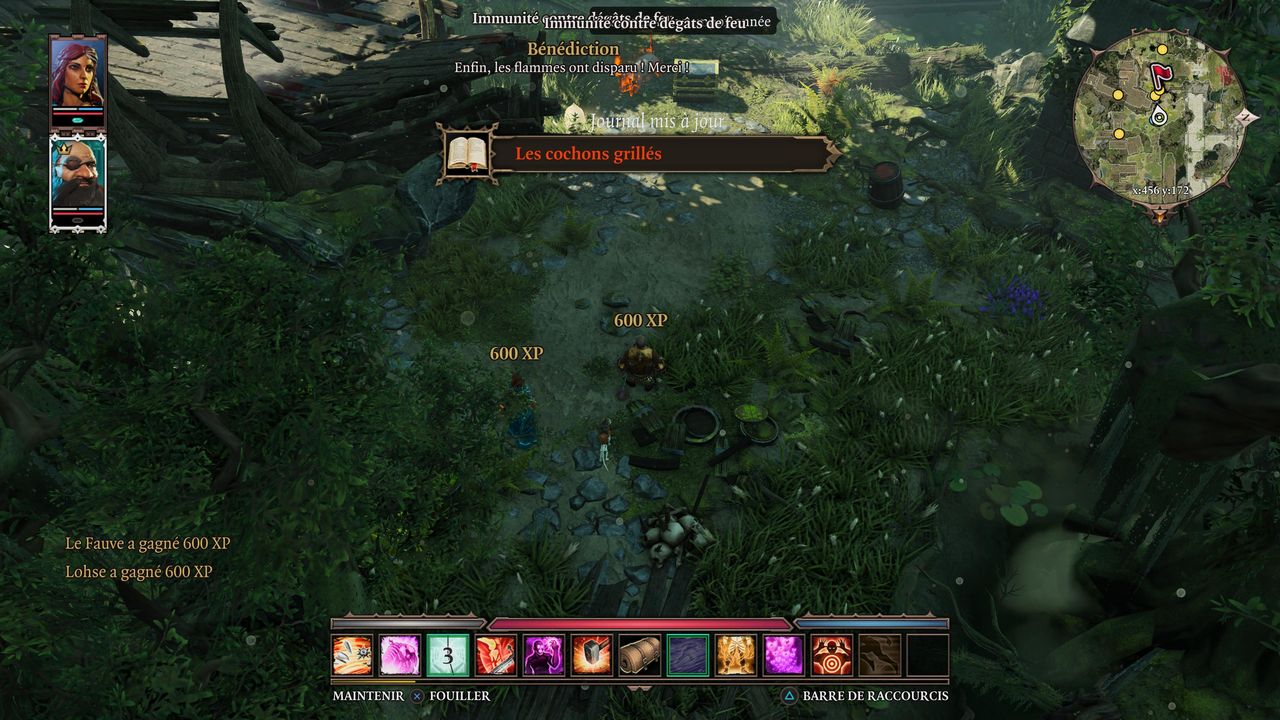Activate the flurry blades skill in hotbar
The height and width of the screenshot is (720, 1280).
pos(352,655)
